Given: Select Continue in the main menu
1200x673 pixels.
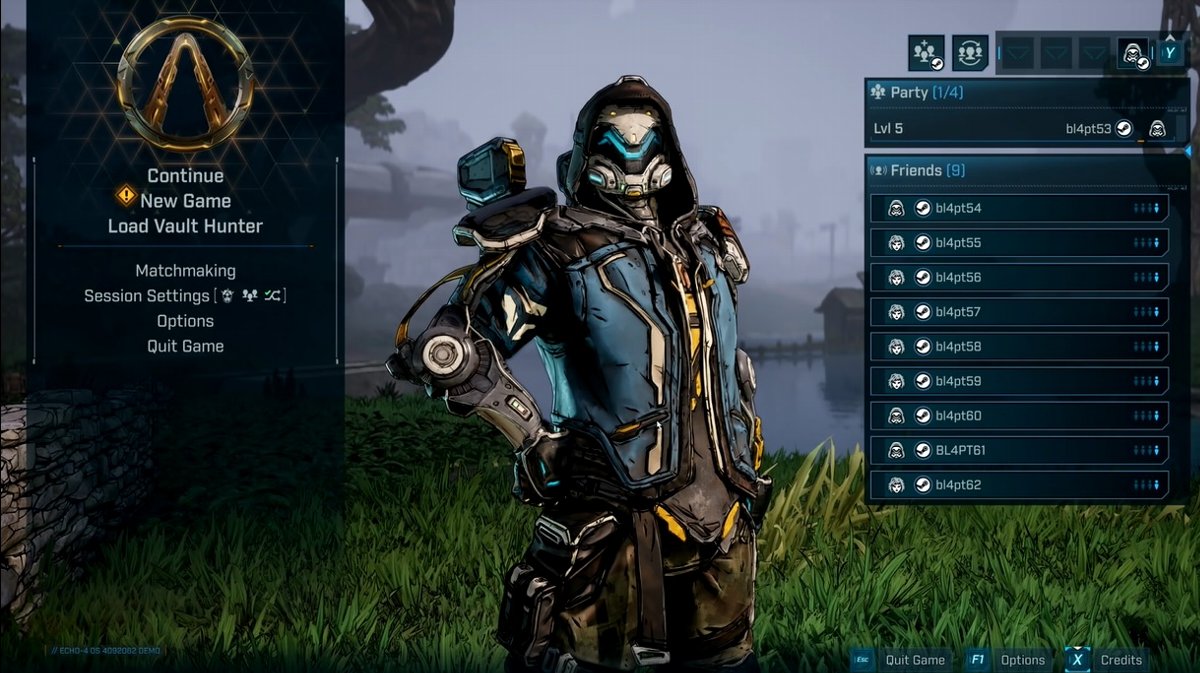Looking at the screenshot, I should coord(185,176).
